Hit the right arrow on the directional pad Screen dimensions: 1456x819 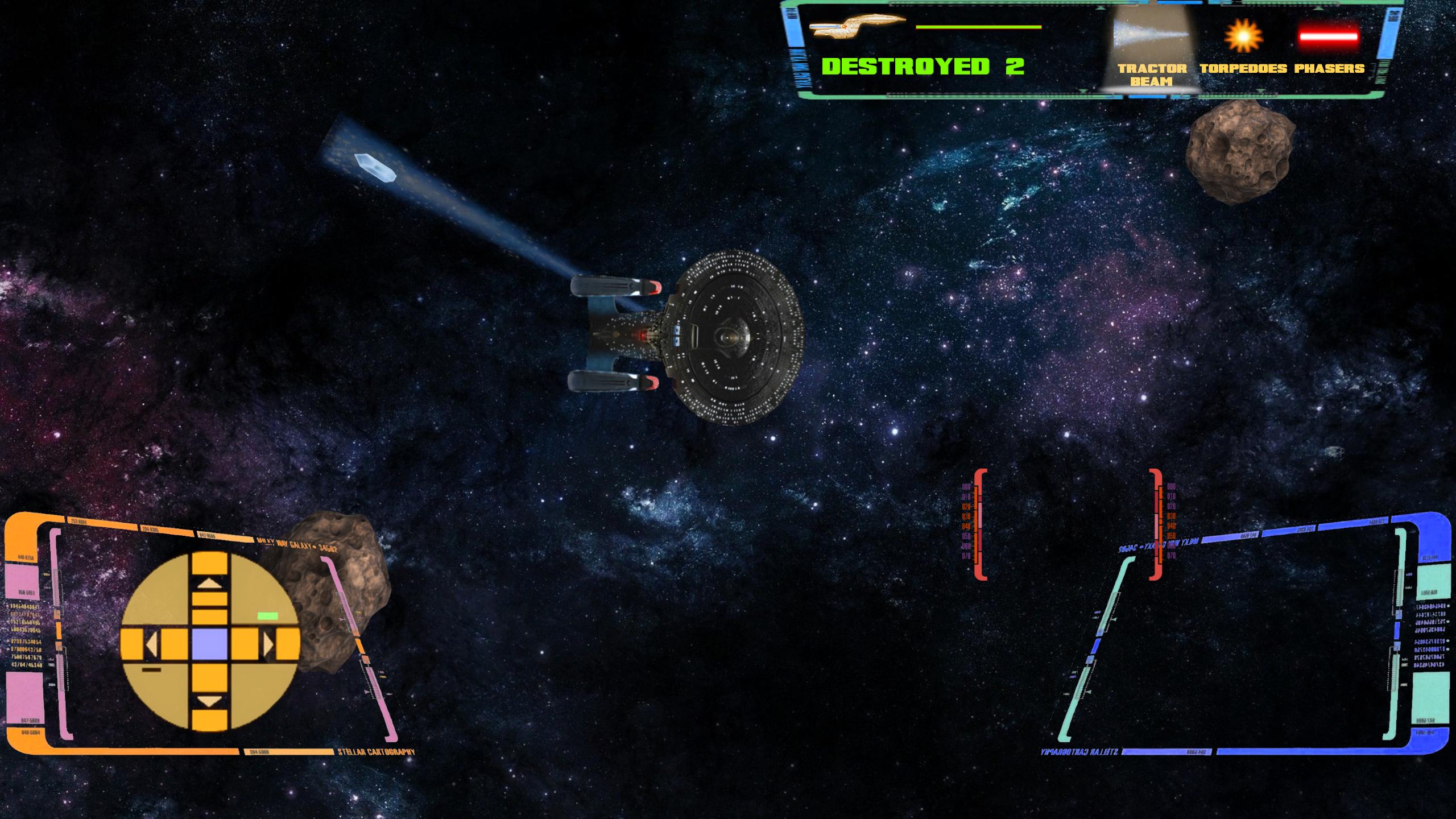(268, 646)
